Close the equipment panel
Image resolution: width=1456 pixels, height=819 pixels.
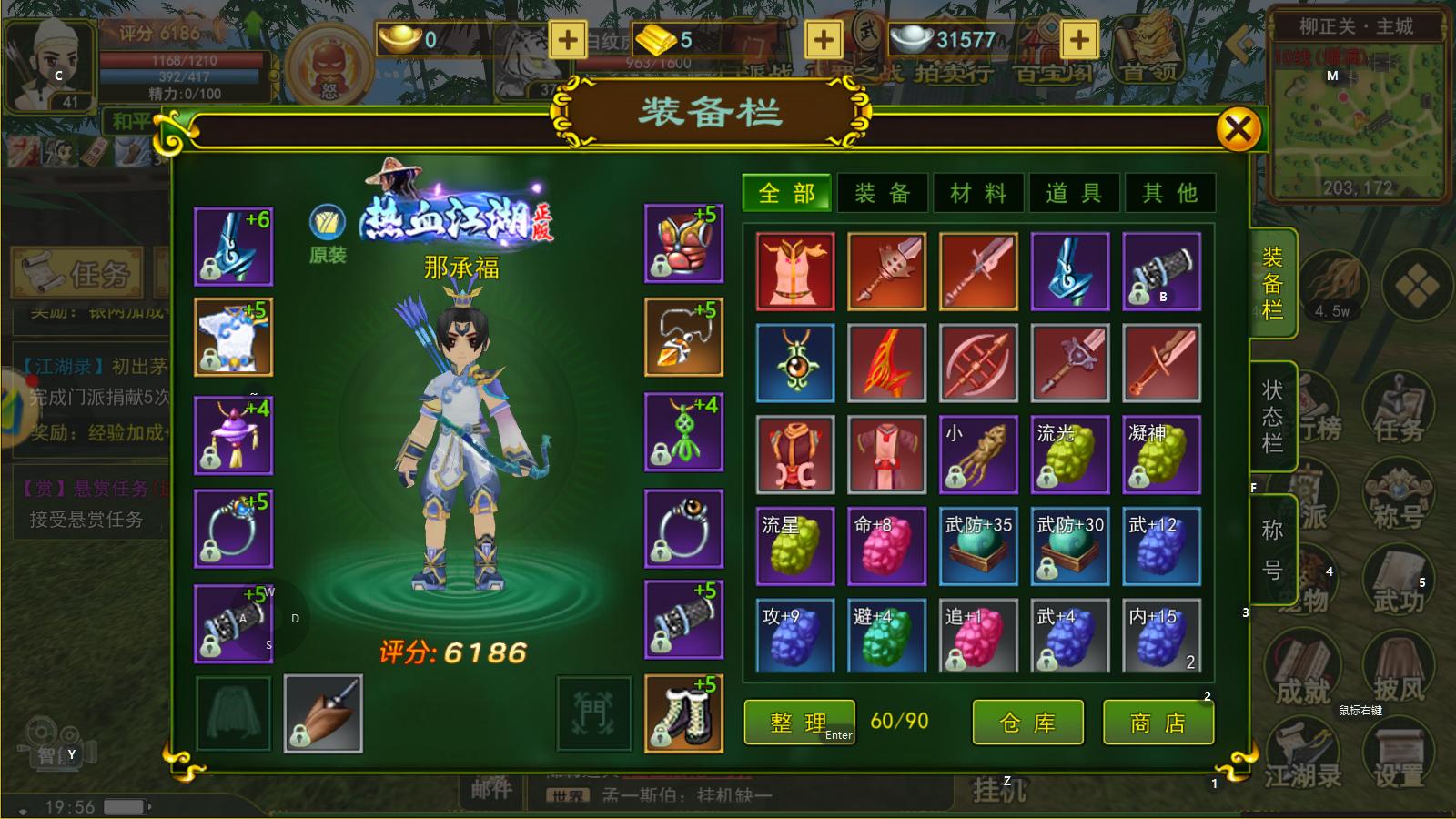tap(1238, 129)
